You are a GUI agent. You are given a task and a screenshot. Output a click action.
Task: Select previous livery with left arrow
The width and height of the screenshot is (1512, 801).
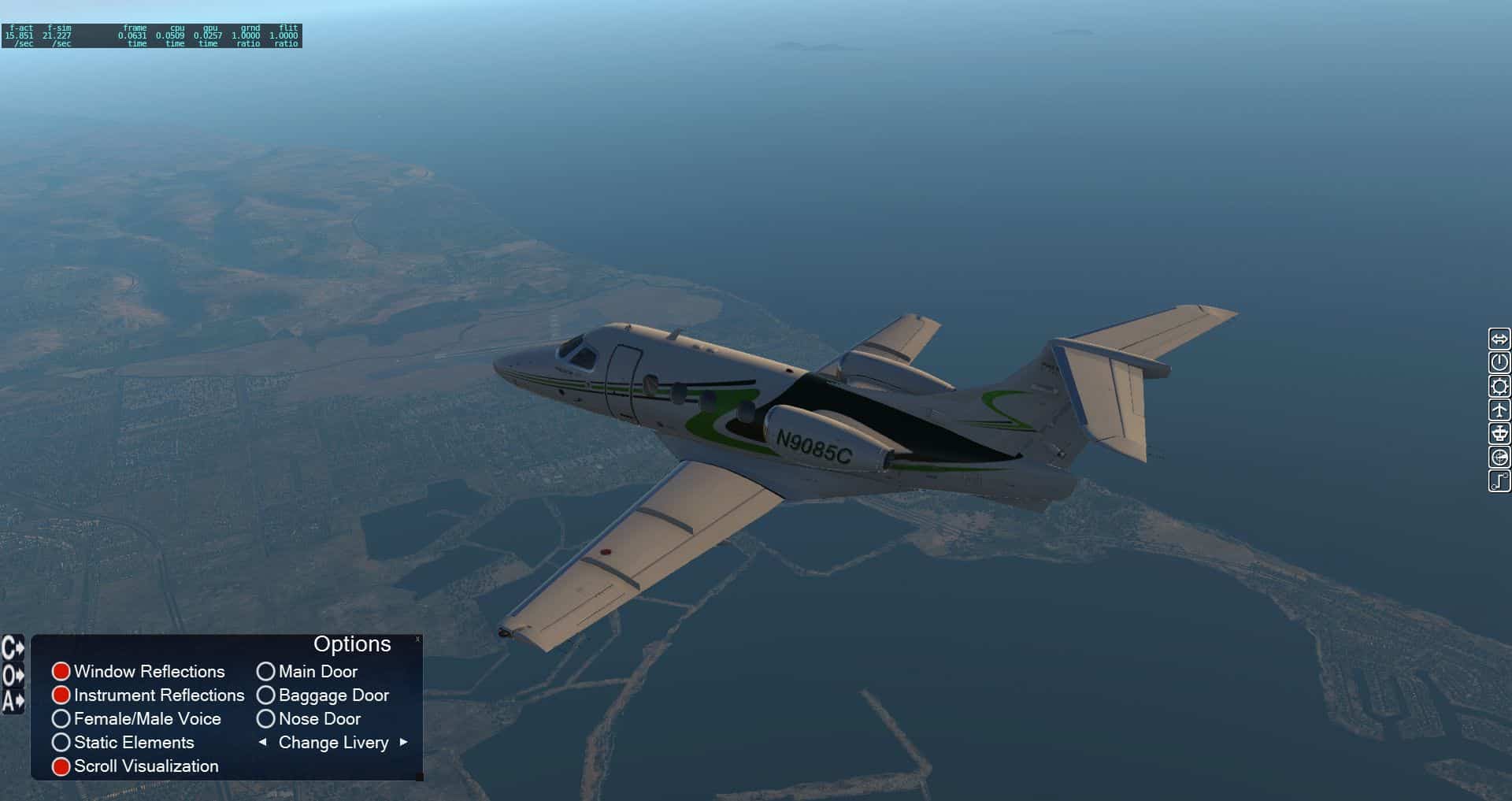[x=263, y=742]
